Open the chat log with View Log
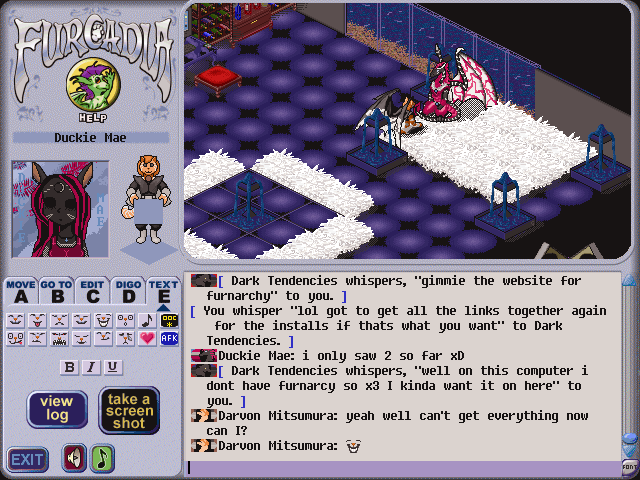 pyautogui.click(x=57, y=409)
